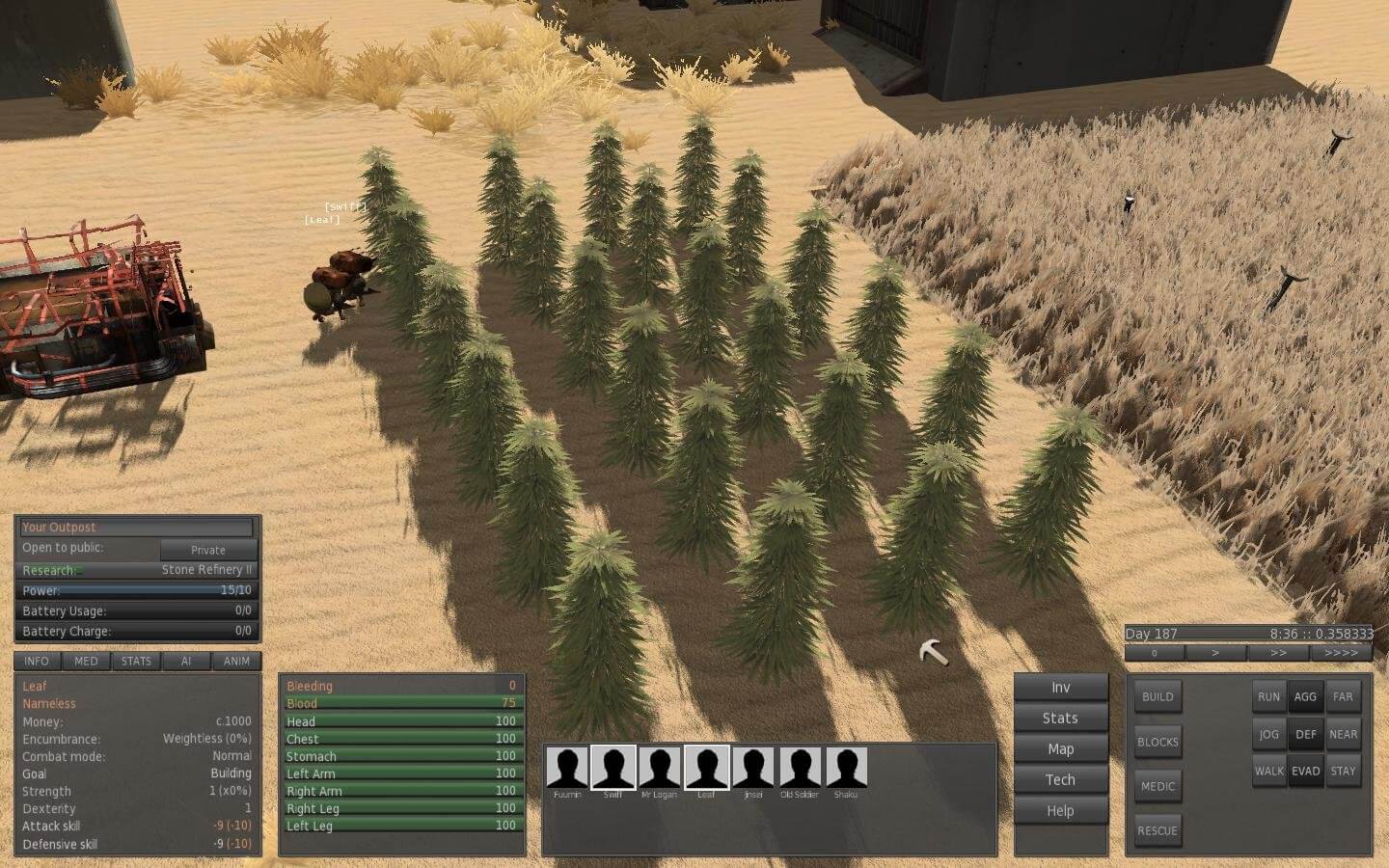Set engagement range to NEAR
The height and width of the screenshot is (868, 1389).
[1343, 734]
